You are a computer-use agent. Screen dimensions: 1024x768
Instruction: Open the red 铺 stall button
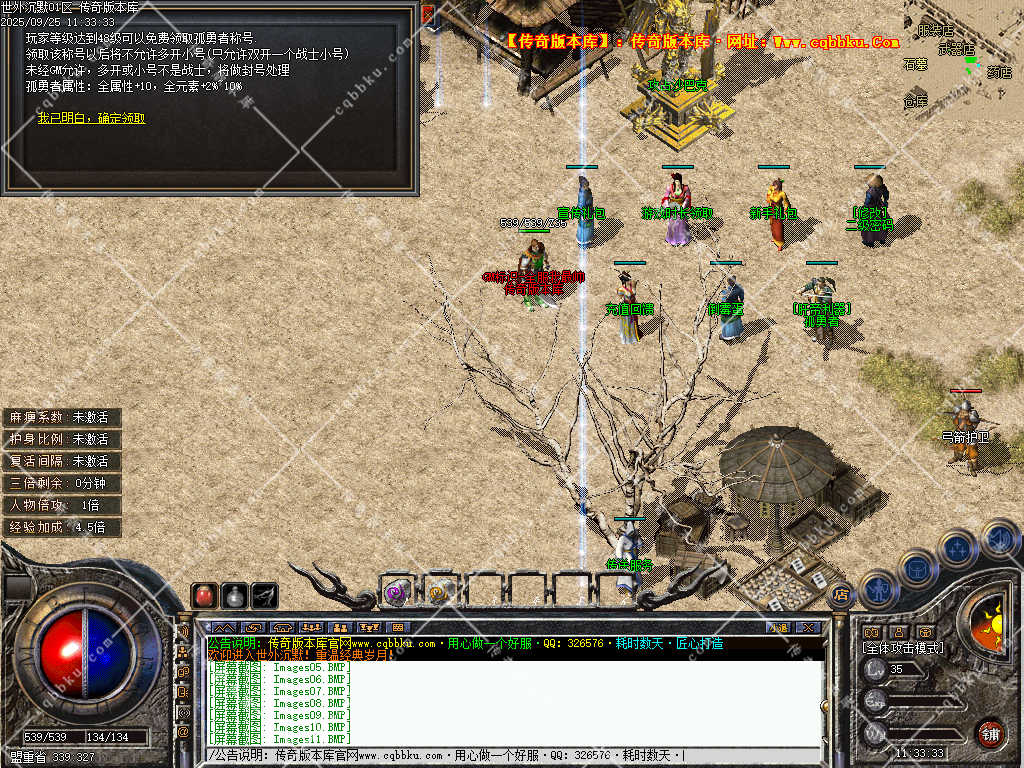(990, 733)
